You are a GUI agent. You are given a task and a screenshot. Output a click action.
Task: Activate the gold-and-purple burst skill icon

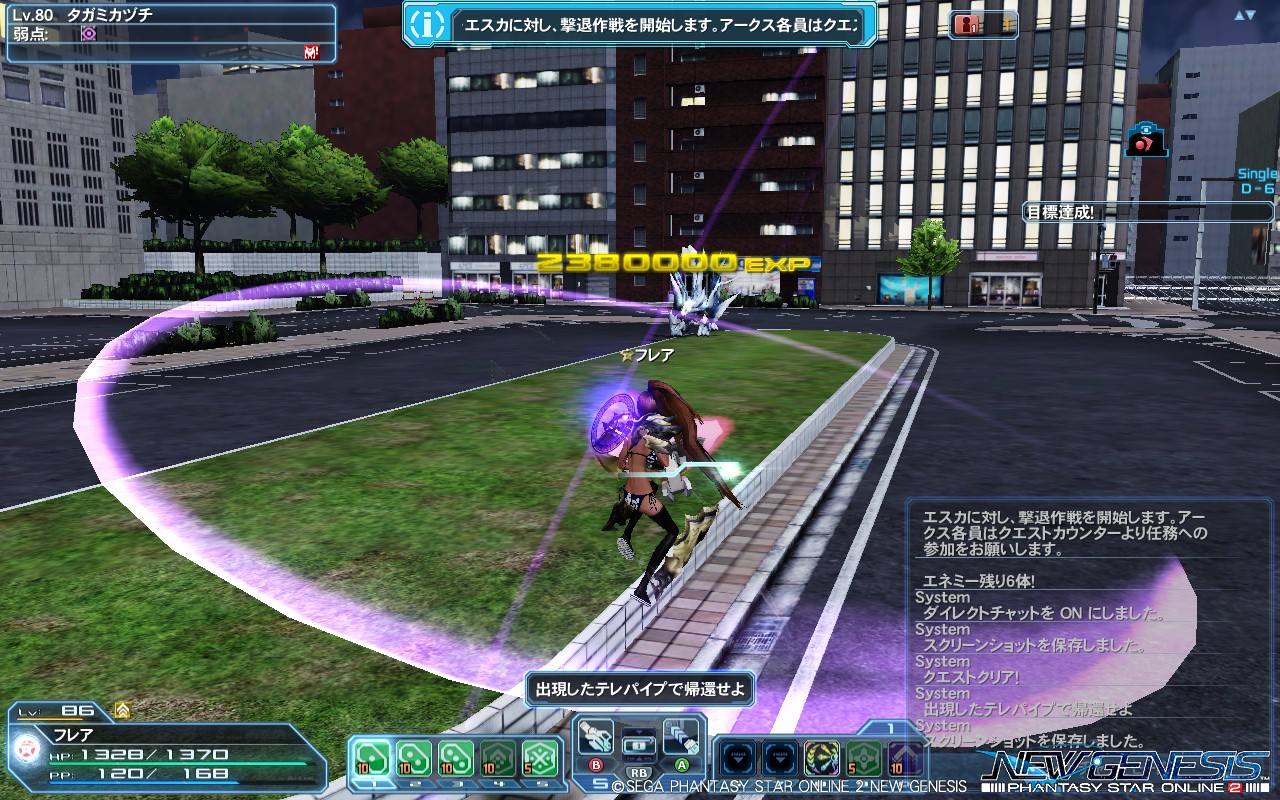click(822, 757)
